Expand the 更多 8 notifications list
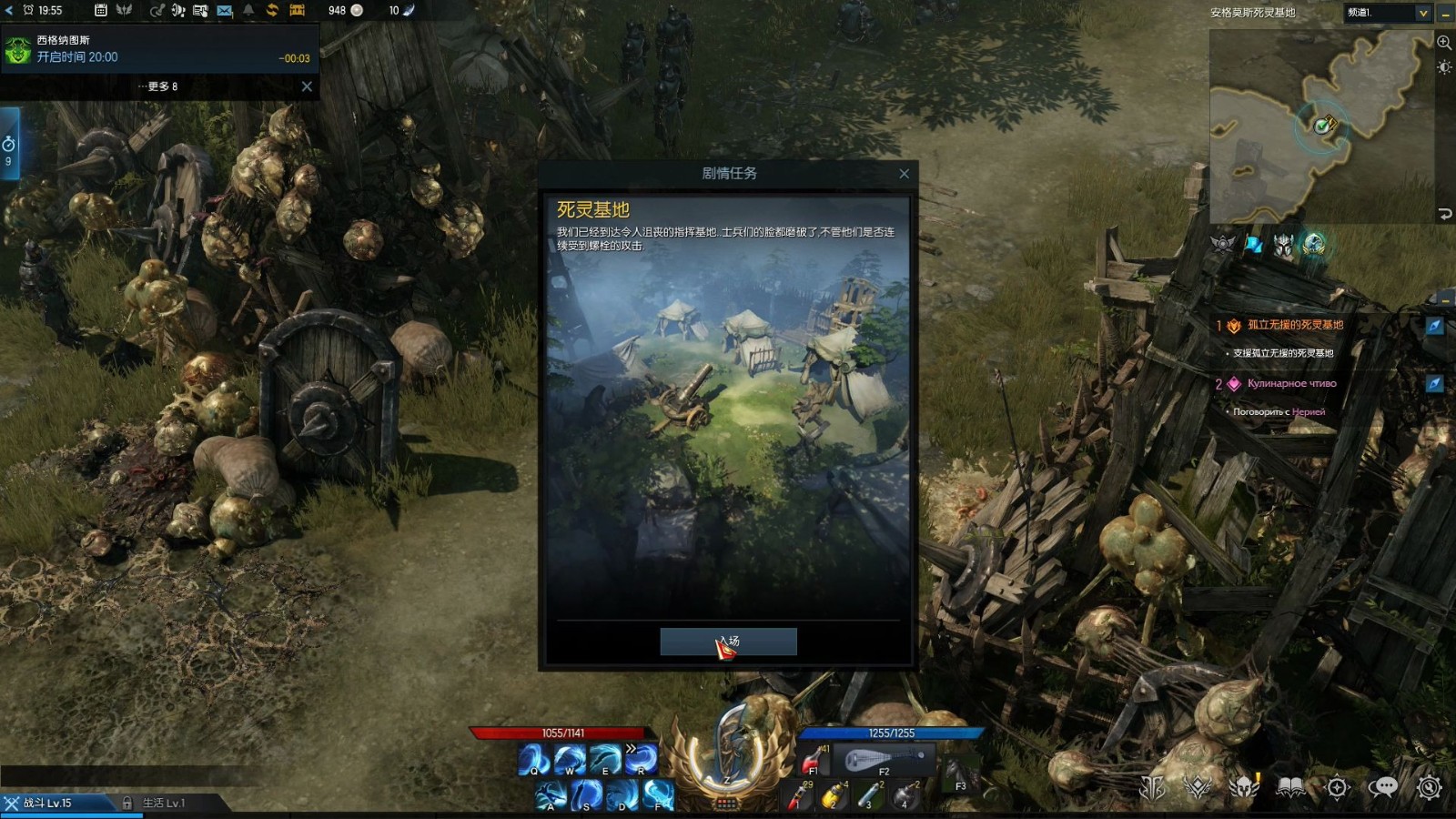1456x819 pixels. 158,86
